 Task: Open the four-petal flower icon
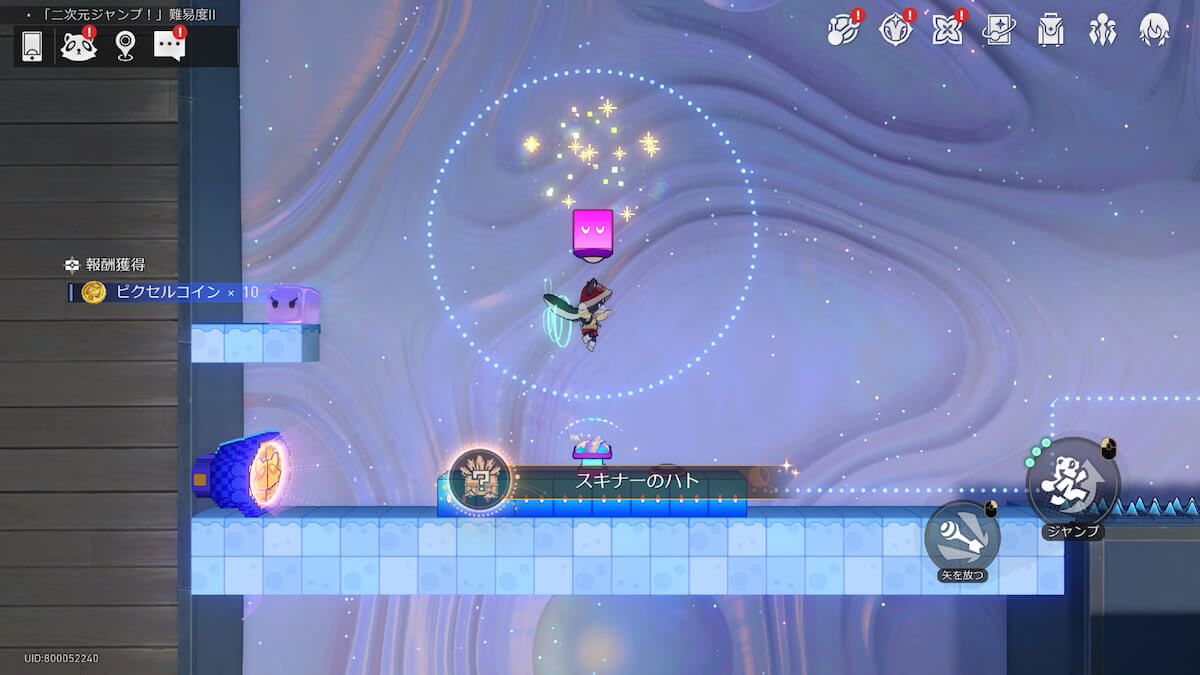click(x=946, y=31)
